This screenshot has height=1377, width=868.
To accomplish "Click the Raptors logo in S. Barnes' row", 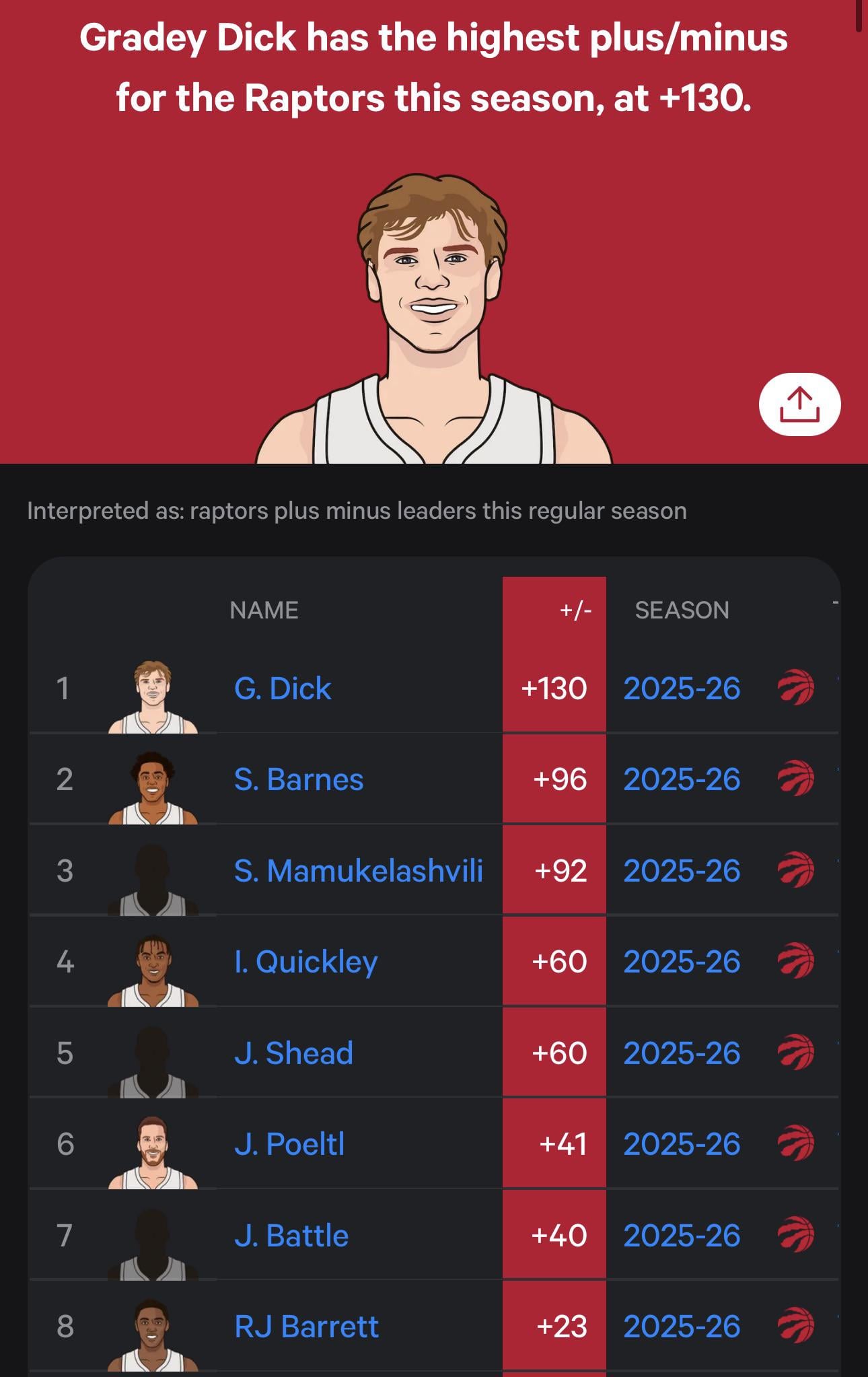I will [796, 779].
